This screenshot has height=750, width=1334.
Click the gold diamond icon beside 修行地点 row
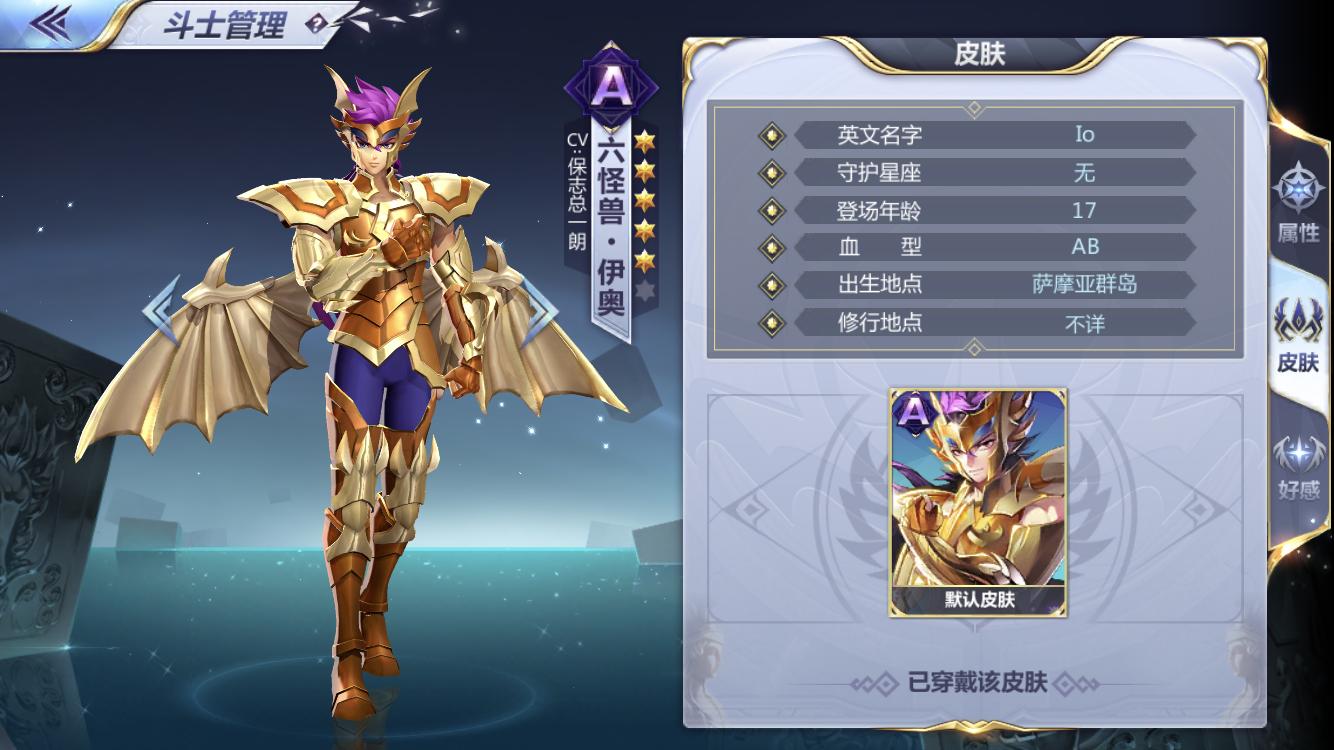[x=770, y=323]
